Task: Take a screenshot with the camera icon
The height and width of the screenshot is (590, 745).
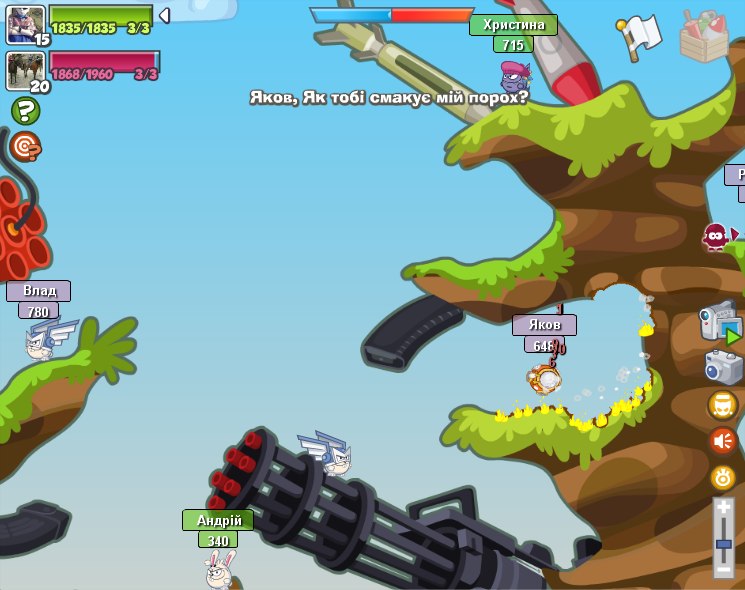Action: [x=723, y=366]
